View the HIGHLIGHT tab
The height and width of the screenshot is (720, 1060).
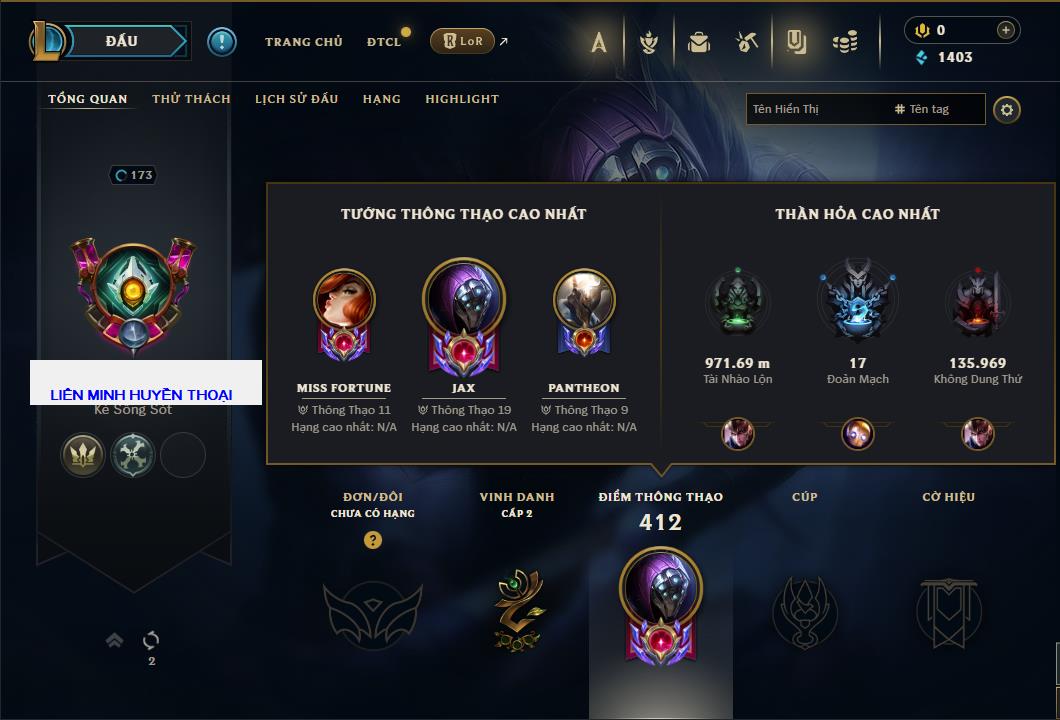461,99
